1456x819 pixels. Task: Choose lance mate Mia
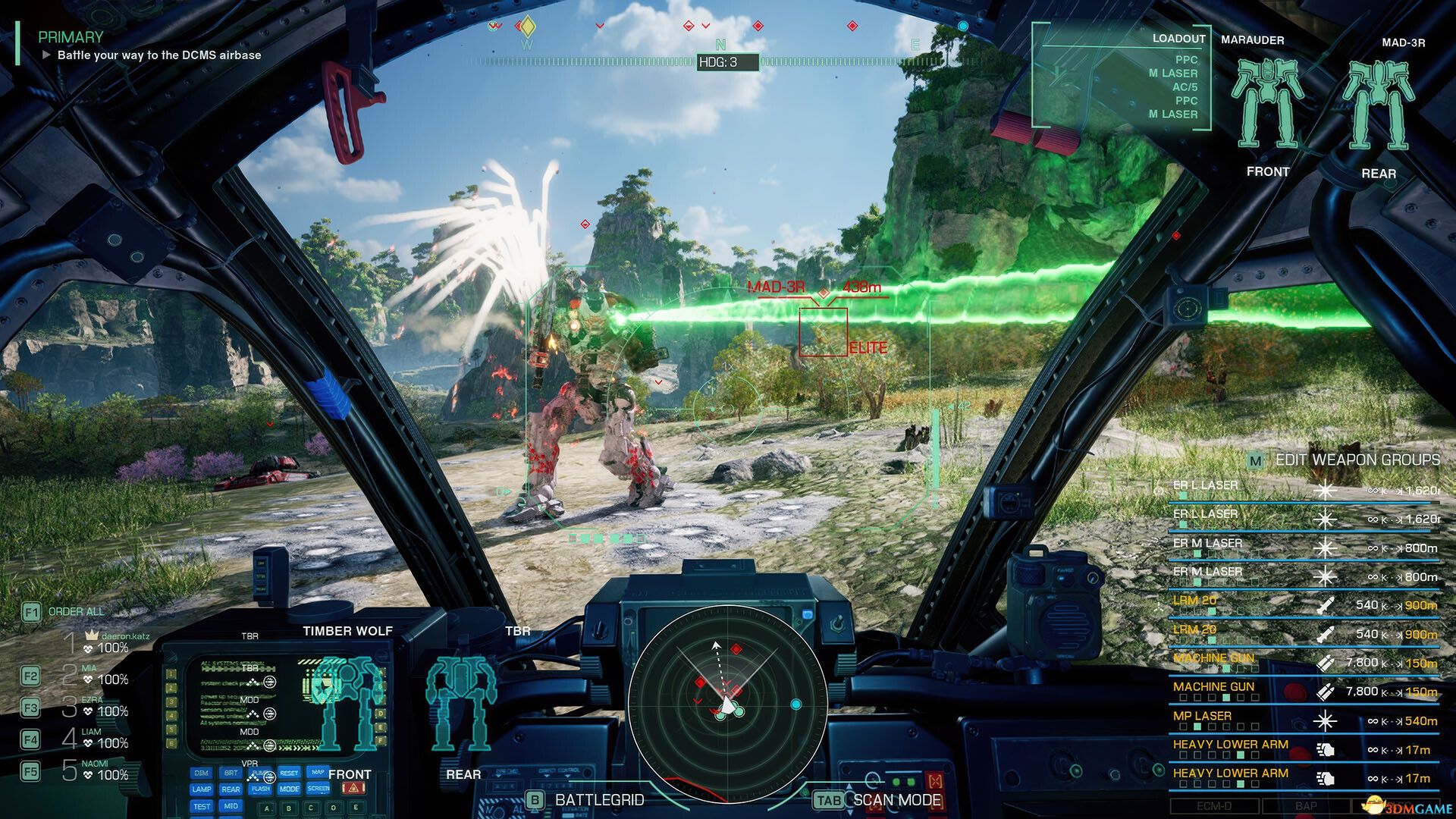(x=96, y=675)
